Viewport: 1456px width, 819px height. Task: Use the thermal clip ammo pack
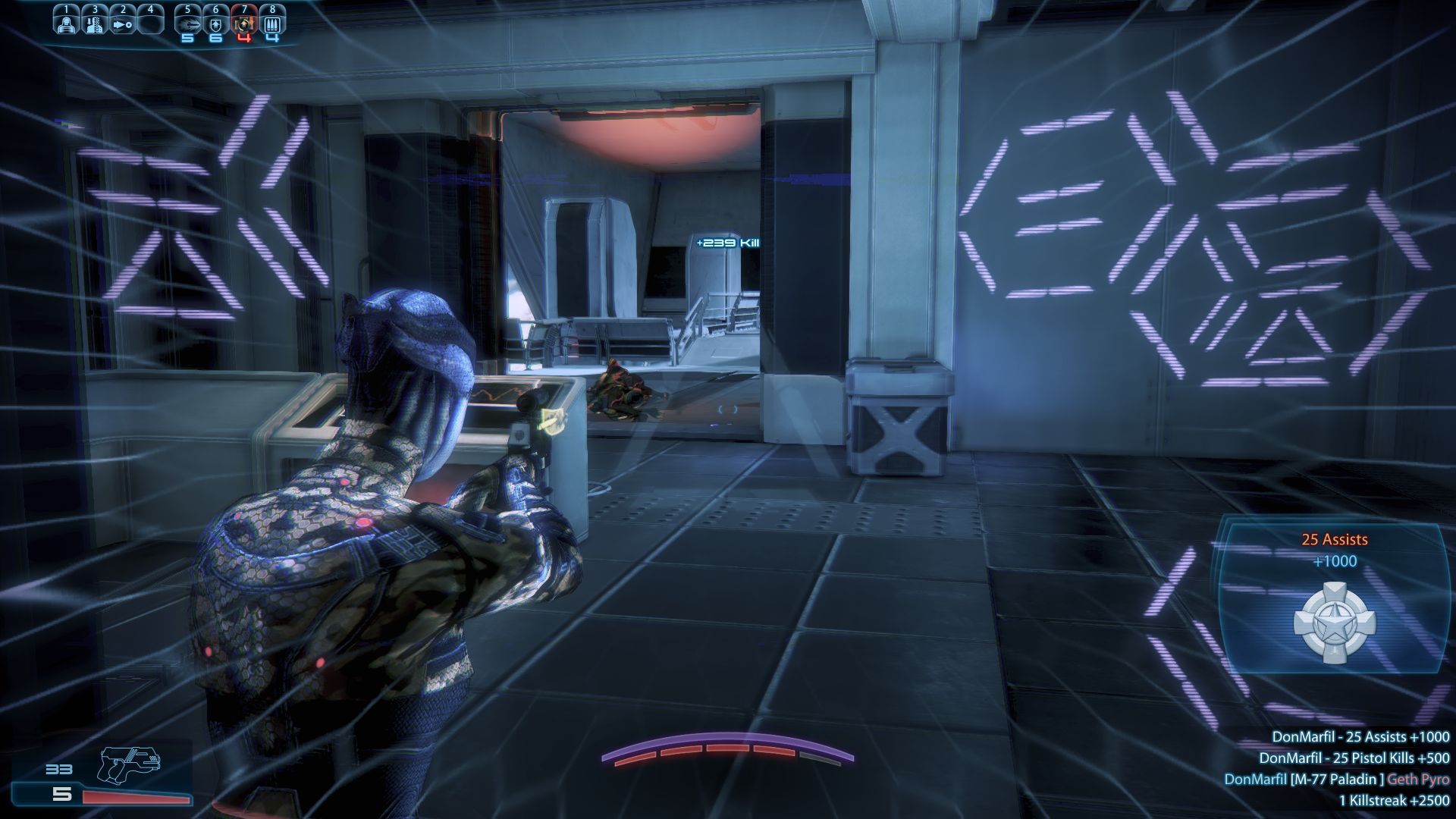[272, 24]
